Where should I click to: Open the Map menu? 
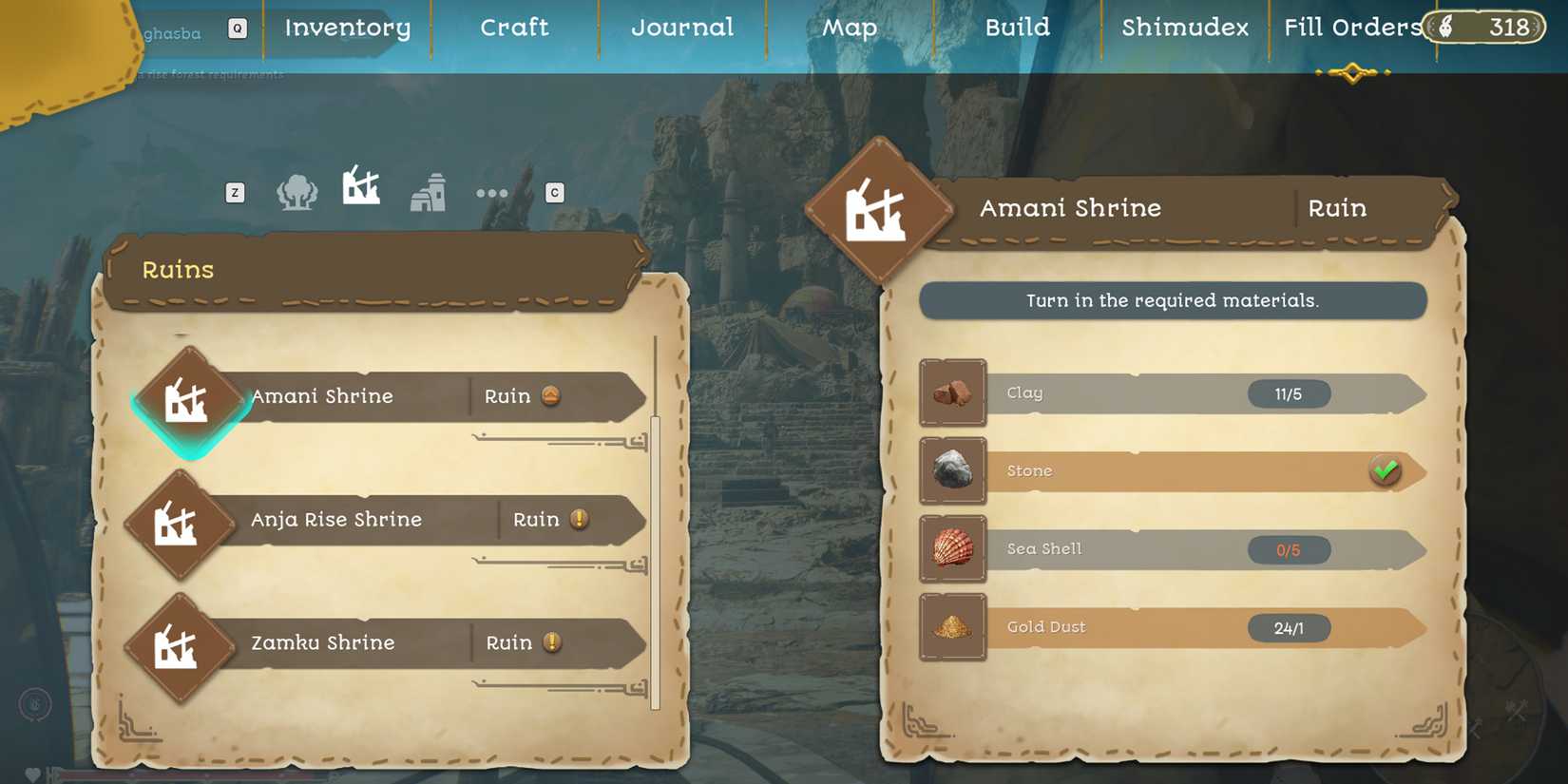(x=849, y=28)
